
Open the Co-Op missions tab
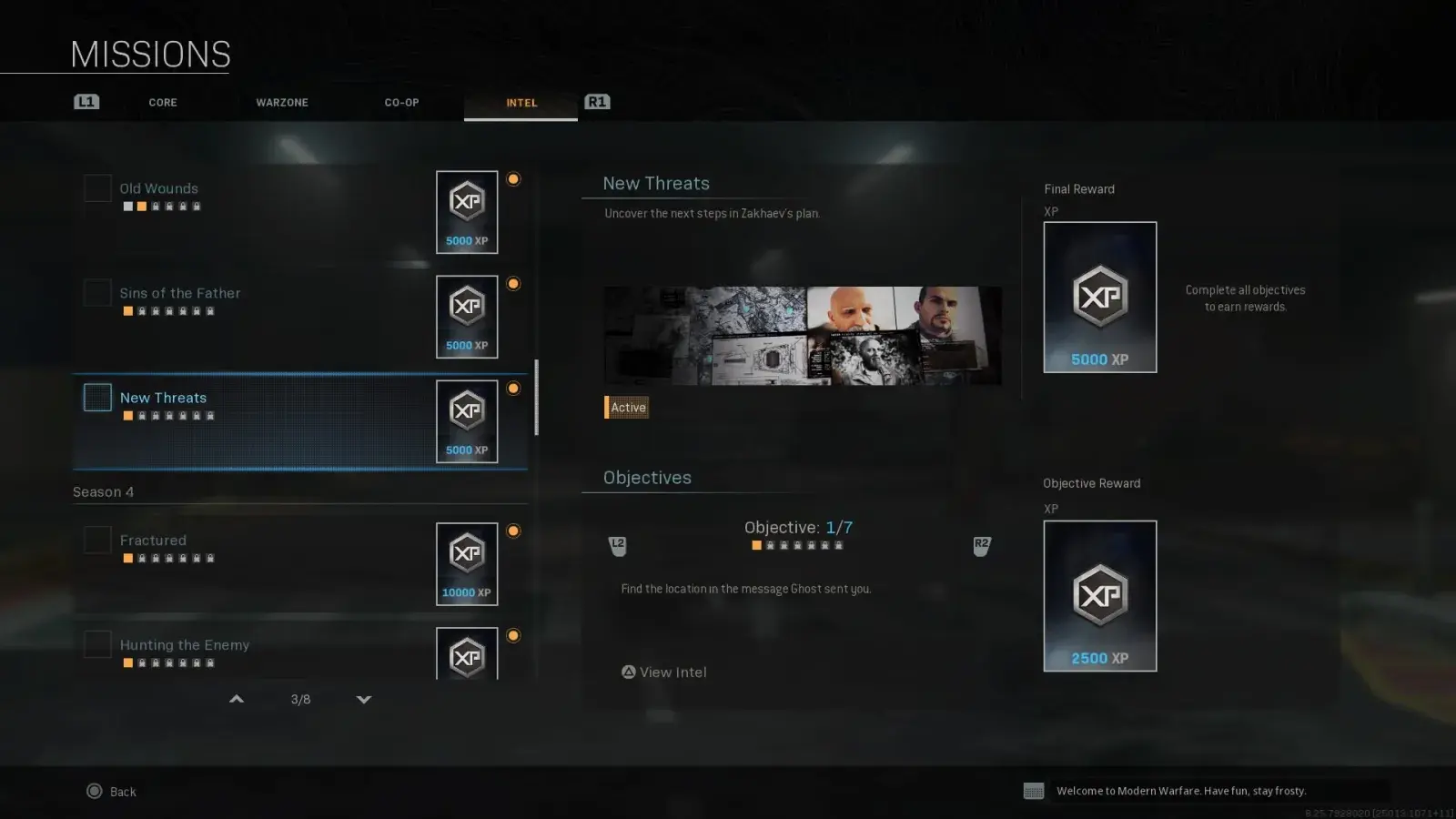coord(400,102)
